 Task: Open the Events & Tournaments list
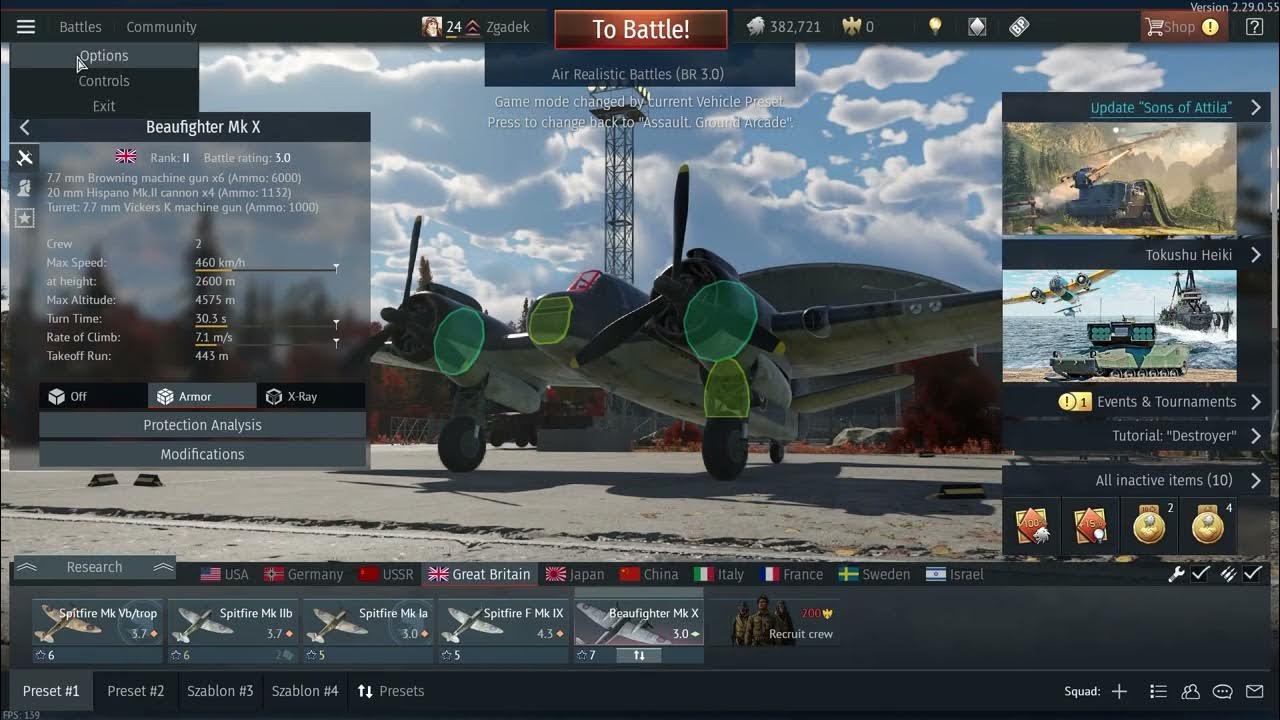(x=1166, y=402)
